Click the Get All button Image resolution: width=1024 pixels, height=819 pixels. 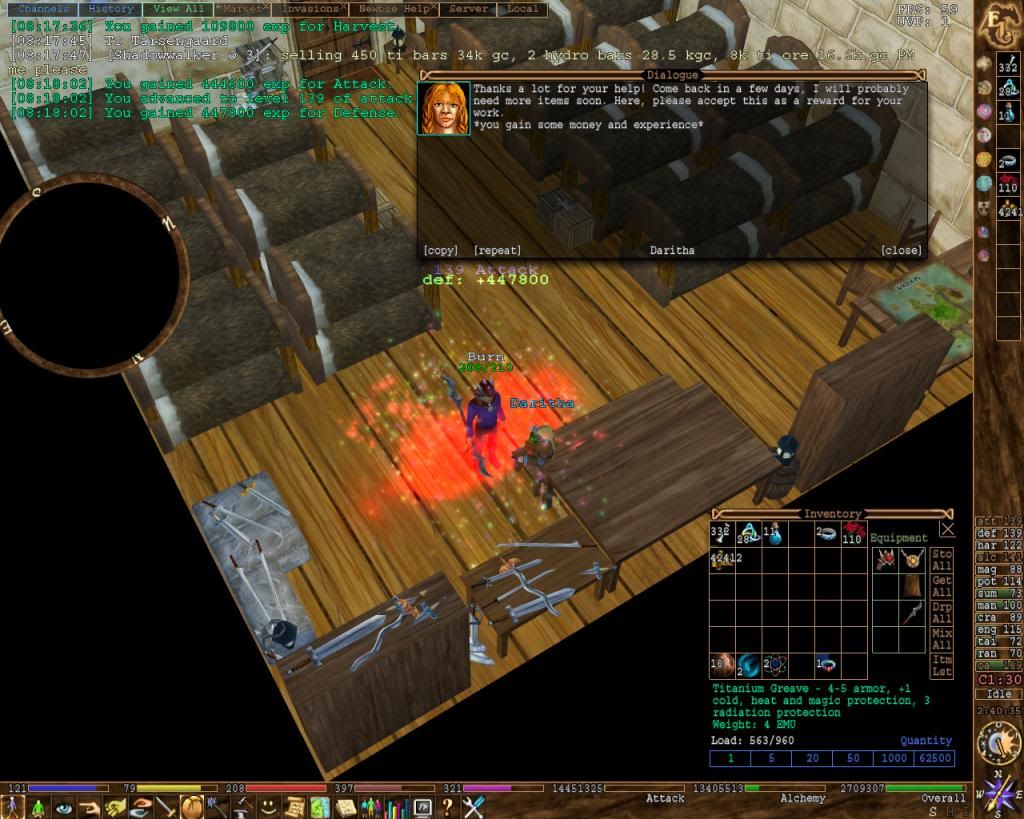point(941,586)
